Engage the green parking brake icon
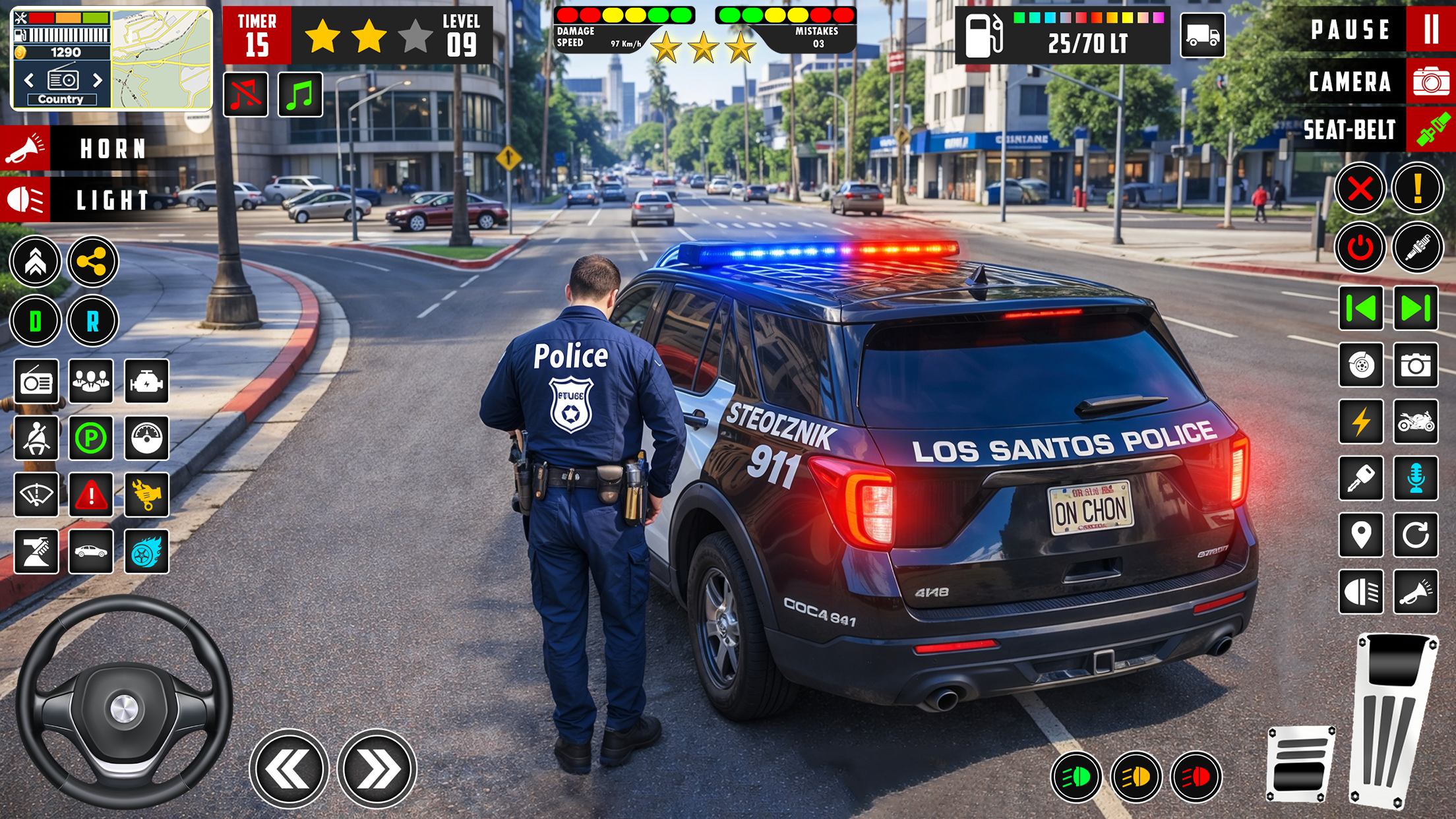 coord(91,437)
